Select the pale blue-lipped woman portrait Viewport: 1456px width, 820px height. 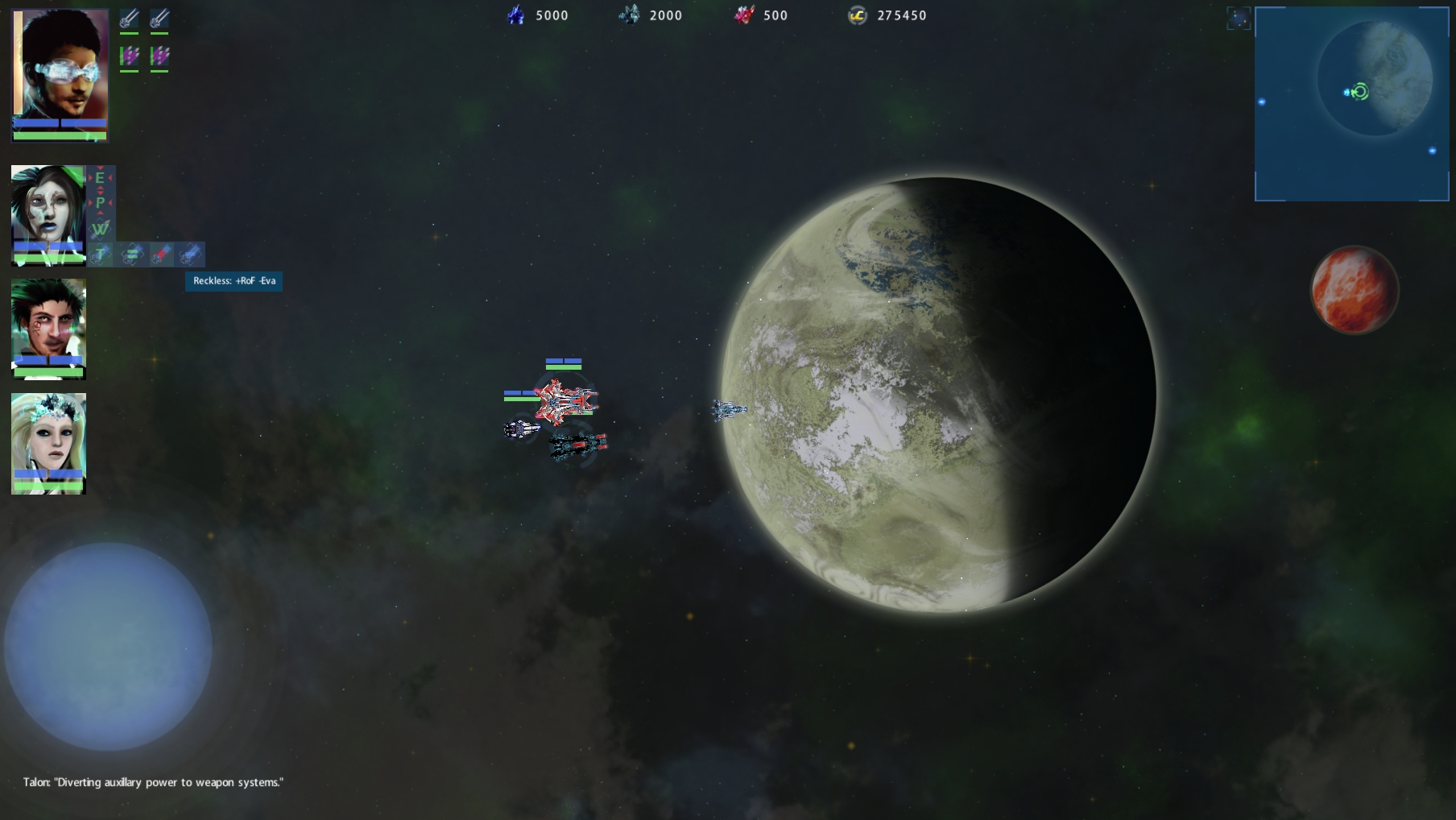click(48, 206)
